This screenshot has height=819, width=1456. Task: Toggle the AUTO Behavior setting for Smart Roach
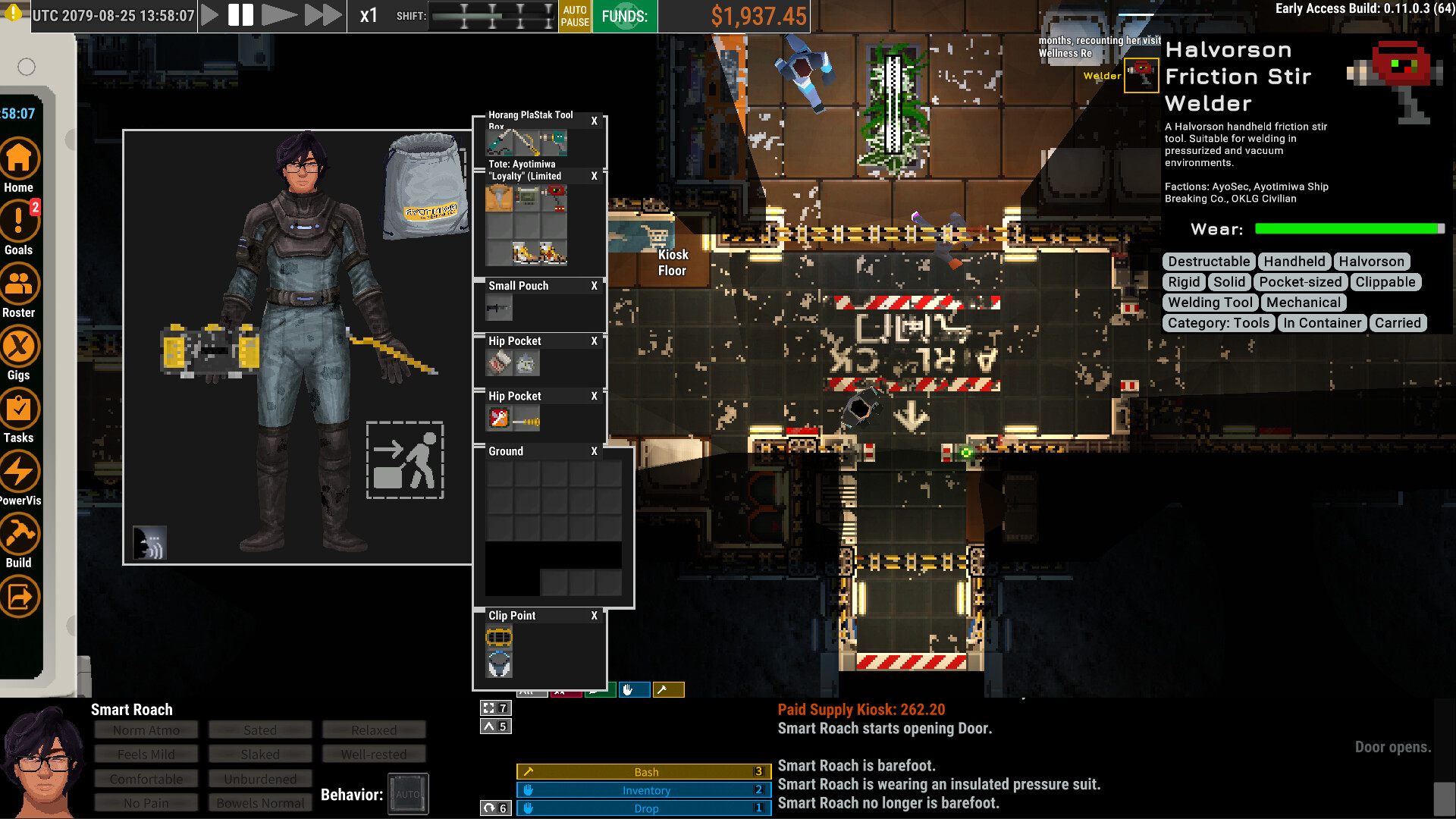point(408,793)
